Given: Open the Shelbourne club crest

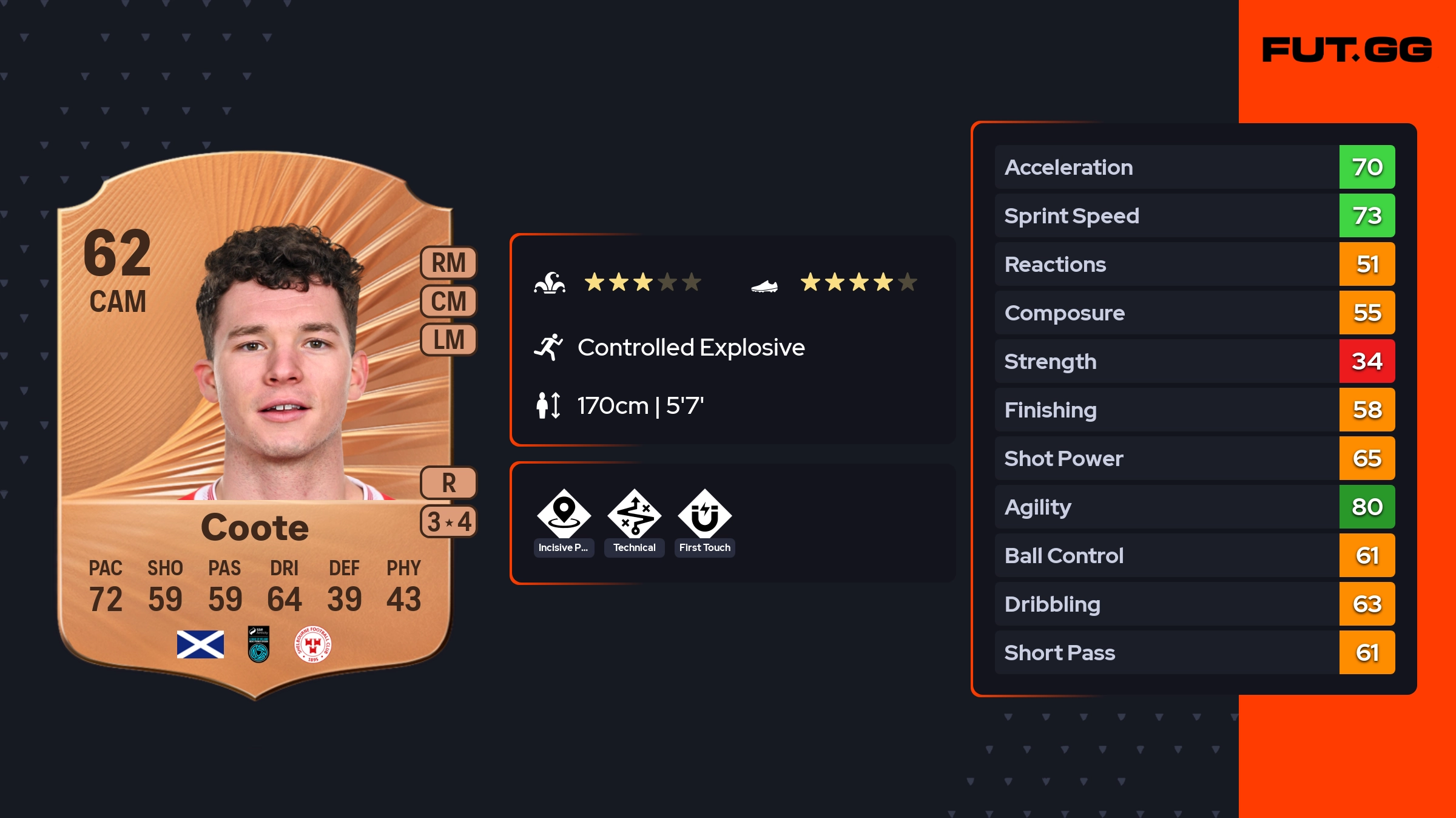Looking at the screenshot, I should pyautogui.click(x=312, y=644).
